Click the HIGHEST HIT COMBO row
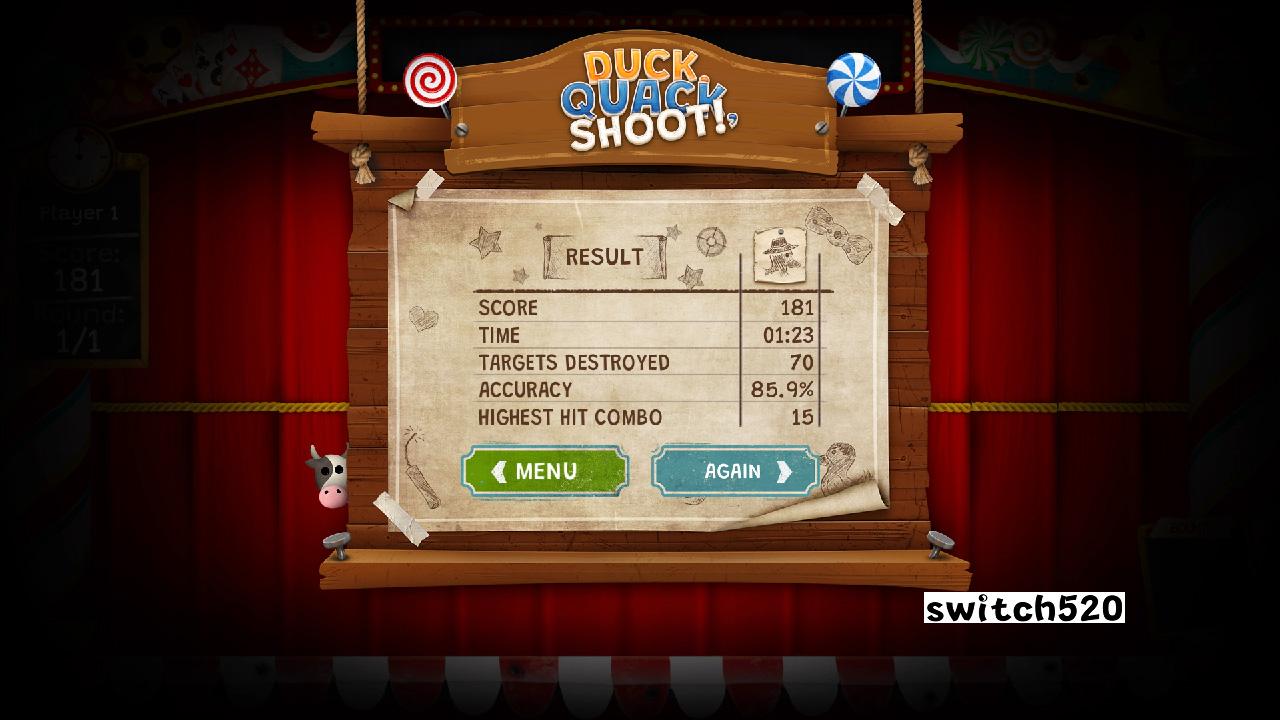The width and height of the screenshot is (1280, 720). pyautogui.click(x=640, y=417)
